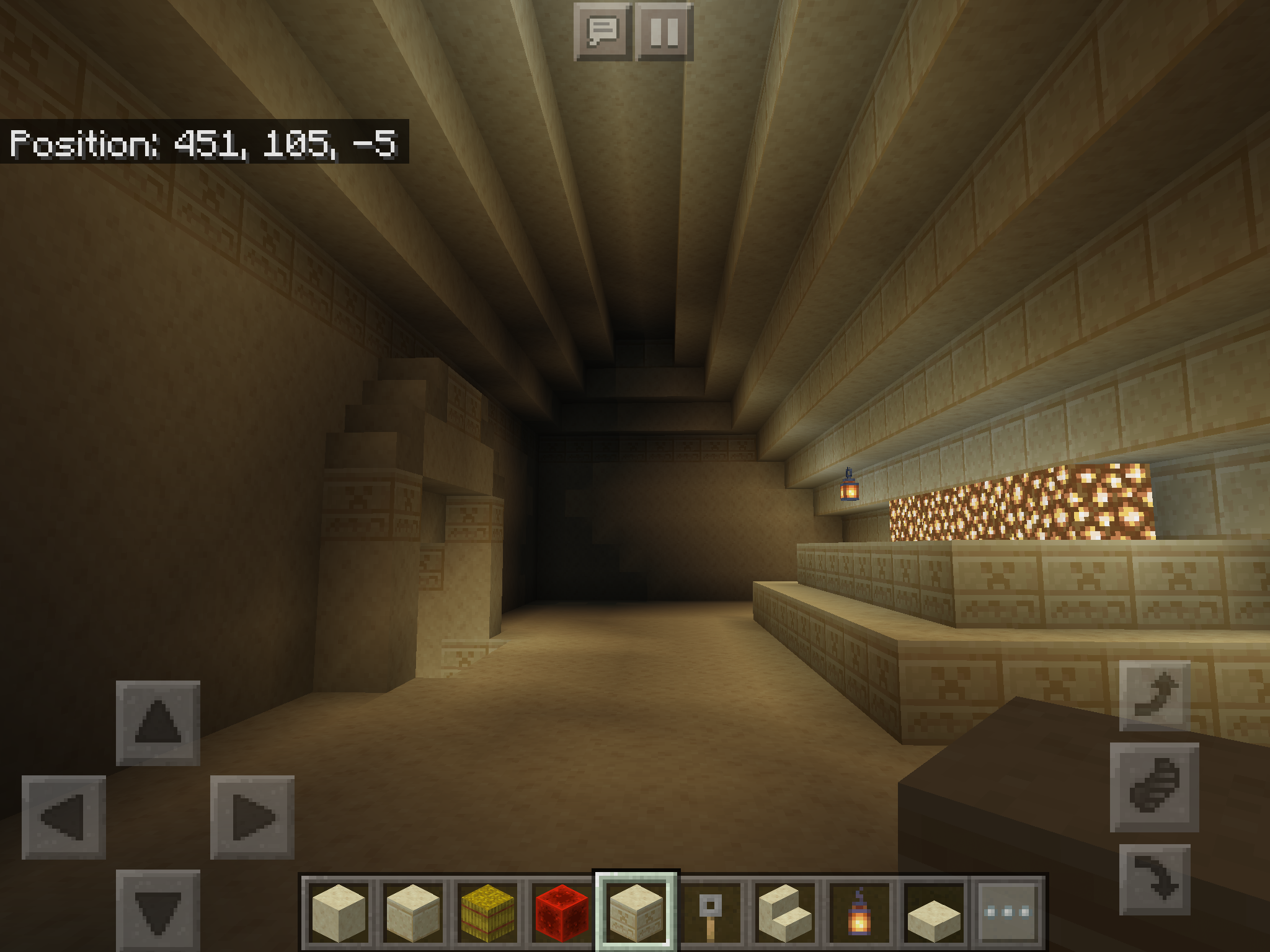1270x952 pixels.
Task: Select the smooth sandstone block in first hotbar slot
Action: click(x=339, y=912)
